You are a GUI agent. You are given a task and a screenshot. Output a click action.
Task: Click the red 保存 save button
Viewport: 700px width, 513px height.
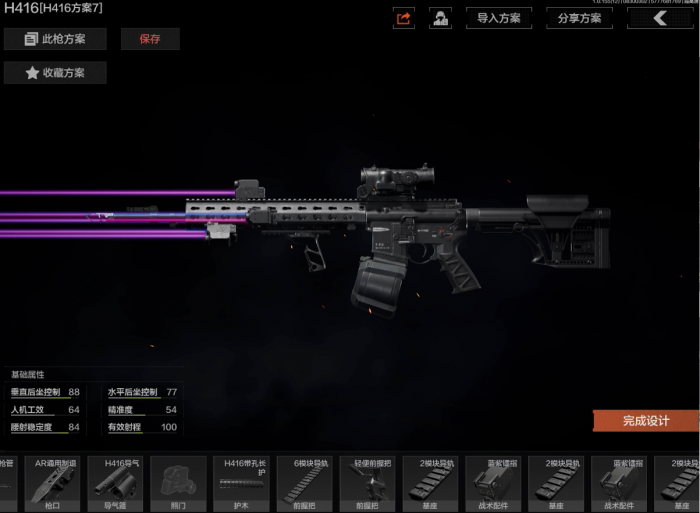(x=150, y=39)
